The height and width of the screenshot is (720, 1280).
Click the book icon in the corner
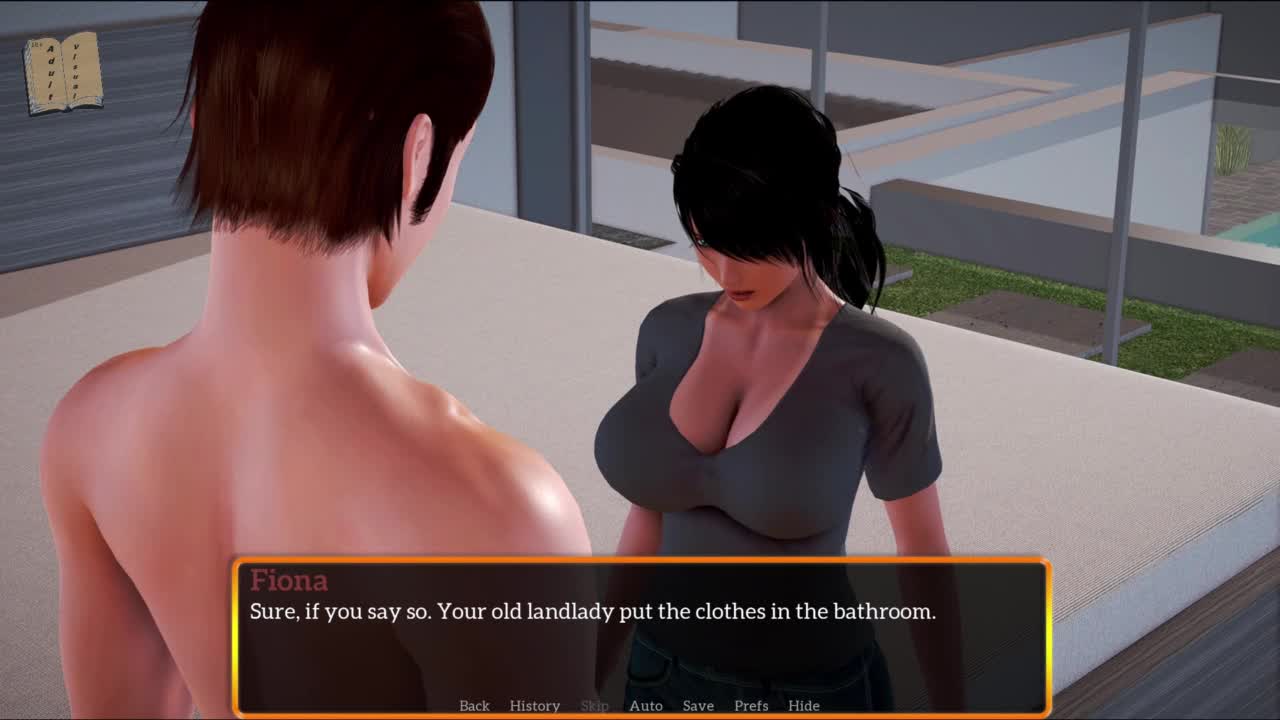[63, 73]
